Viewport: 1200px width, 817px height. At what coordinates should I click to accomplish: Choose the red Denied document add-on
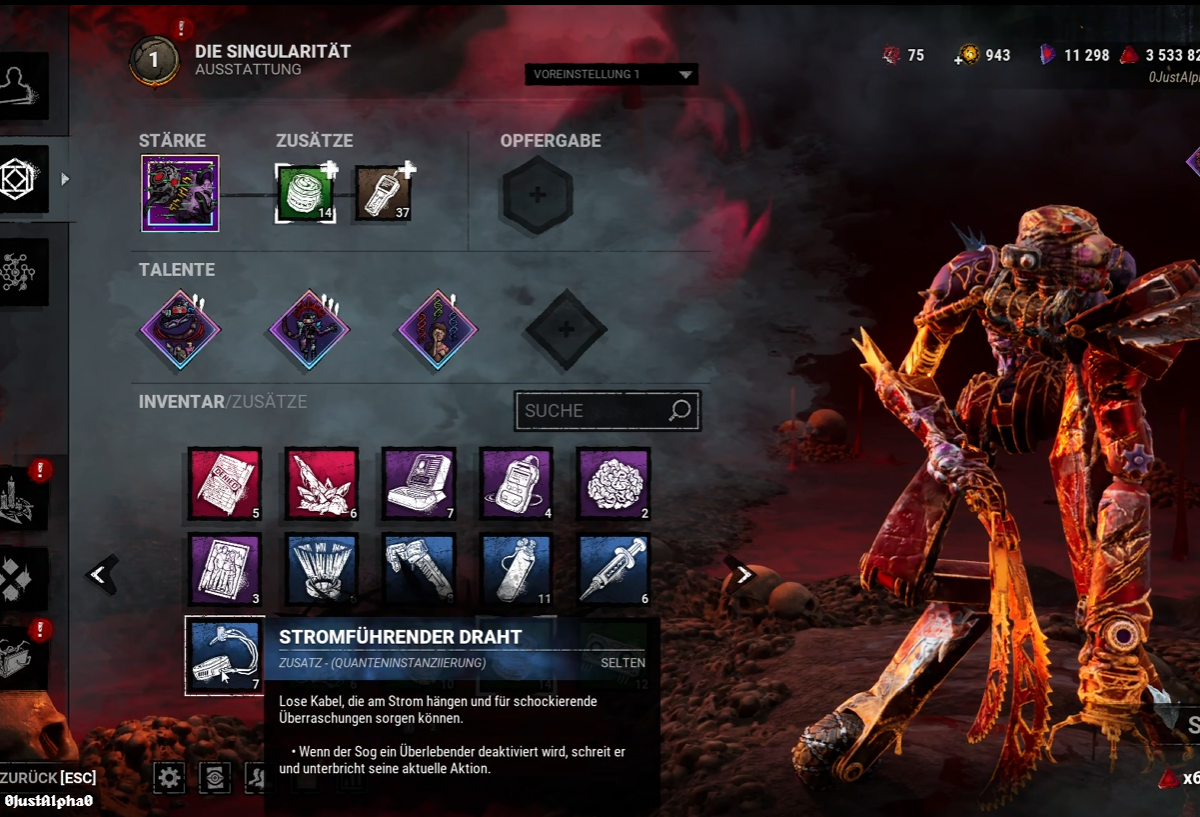[225, 484]
